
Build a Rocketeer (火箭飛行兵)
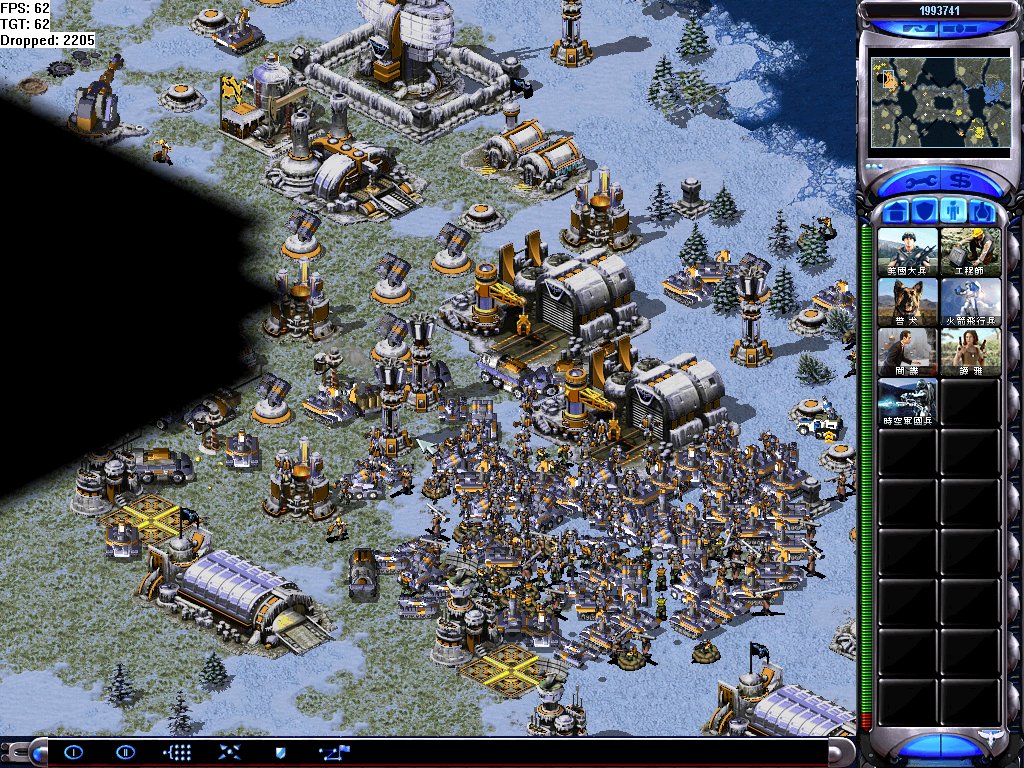(970, 302)
